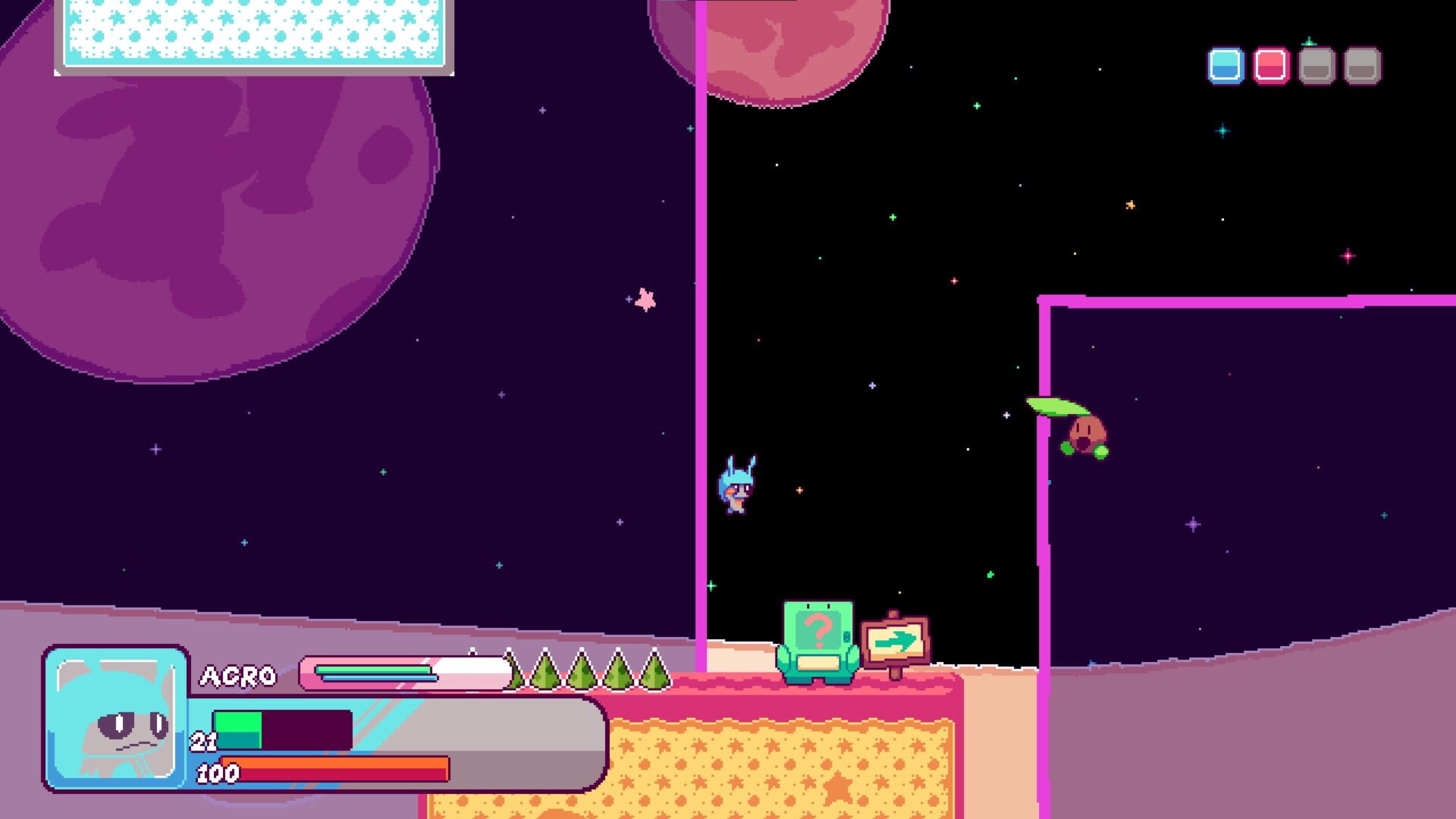
Task: Select the ACRO name label
Action: [239, 675]
